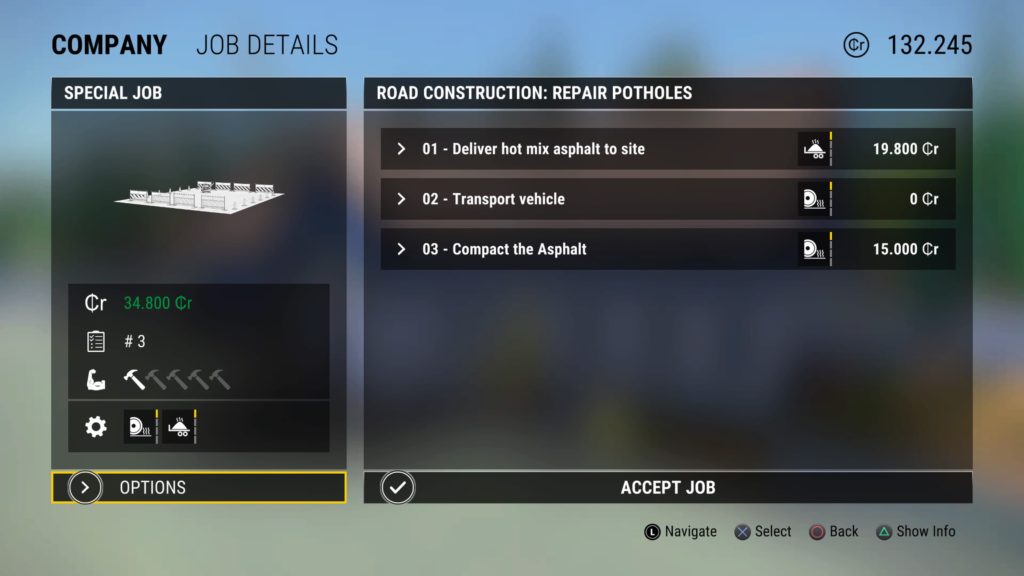Click the special job site thumbnail
Screen dimensions: 1024x576
[199, 193]
